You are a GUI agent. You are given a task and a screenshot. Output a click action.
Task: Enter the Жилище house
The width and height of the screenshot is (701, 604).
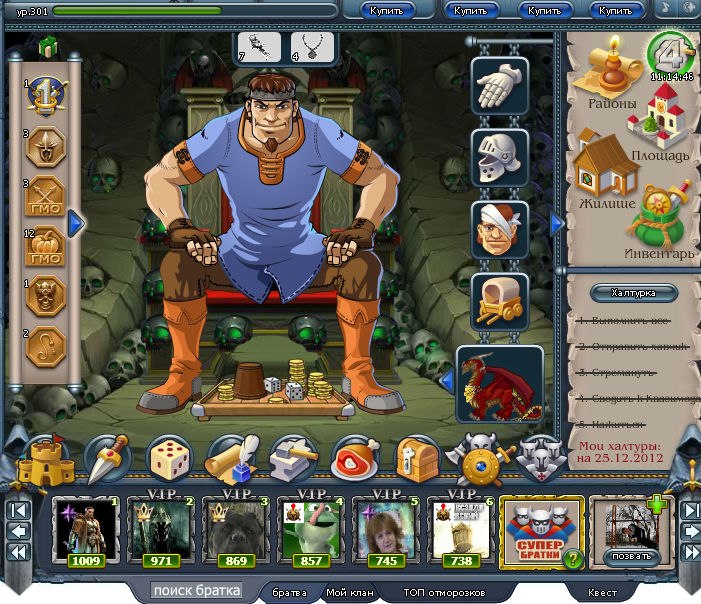tap(607, 172)
